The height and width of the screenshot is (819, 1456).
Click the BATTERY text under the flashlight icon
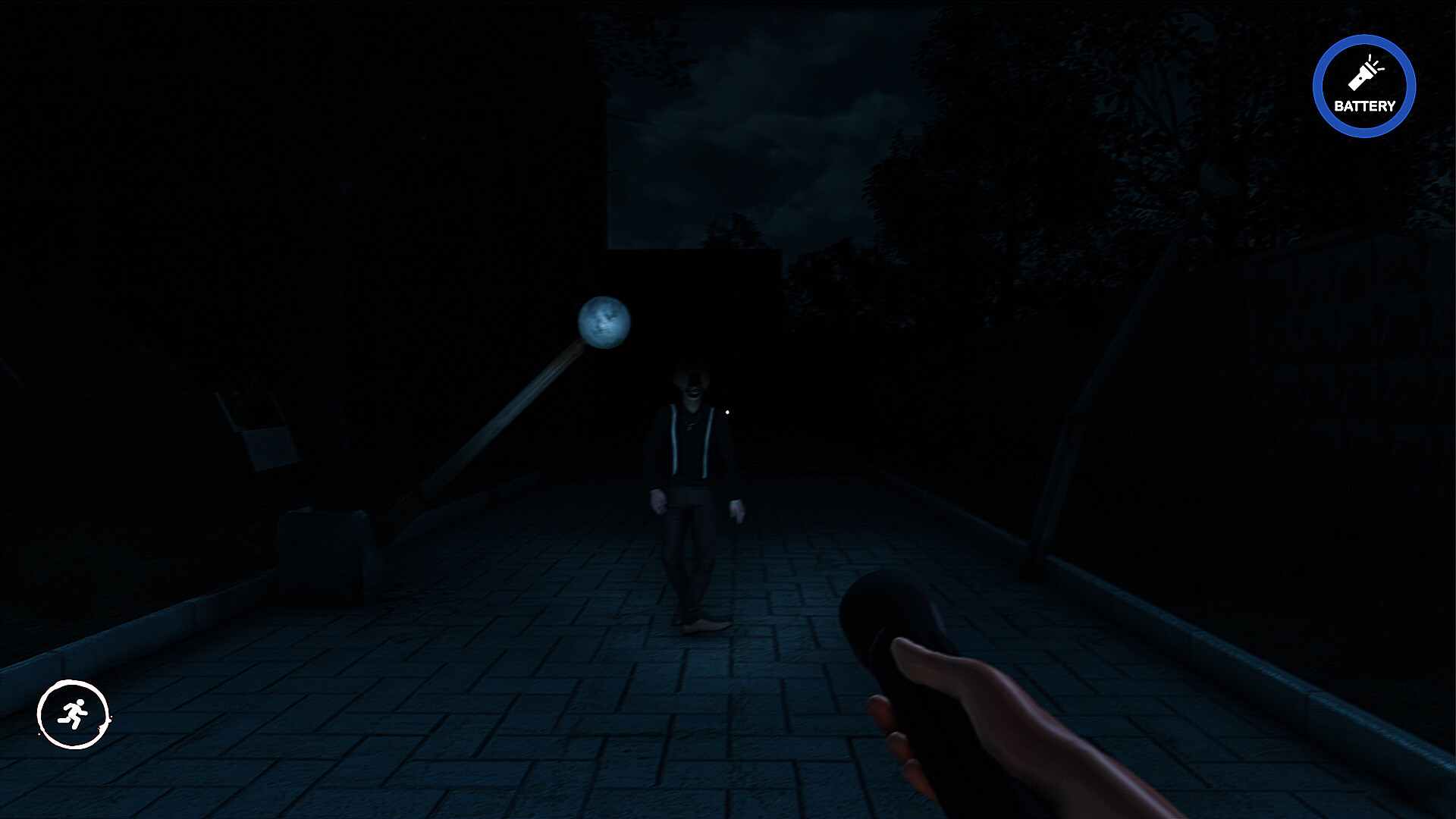click(1365, 106)
